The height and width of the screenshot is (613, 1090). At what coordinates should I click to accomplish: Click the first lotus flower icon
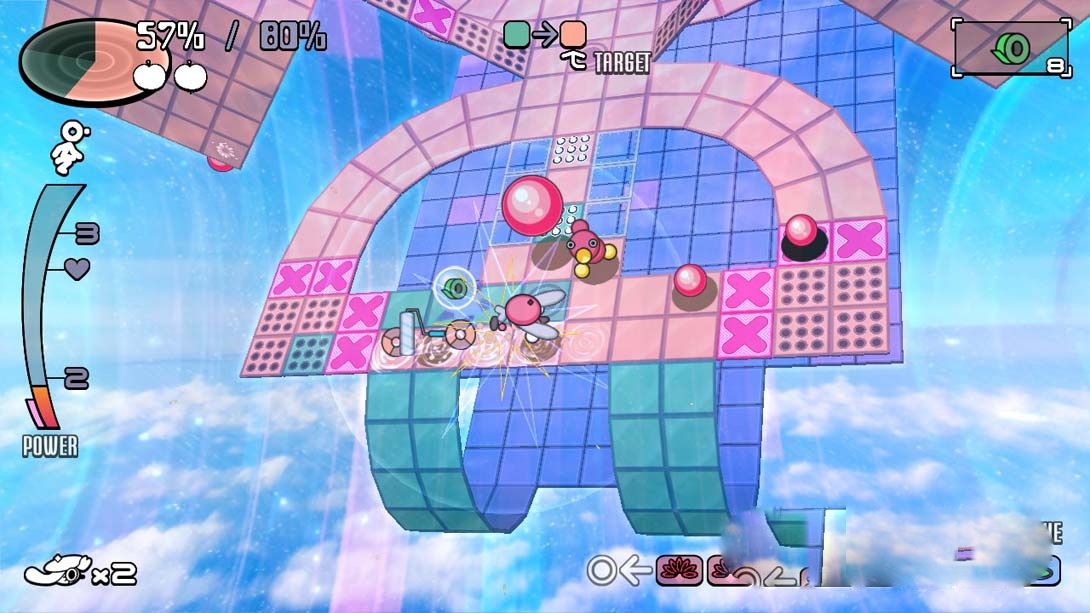coord(679,570)
